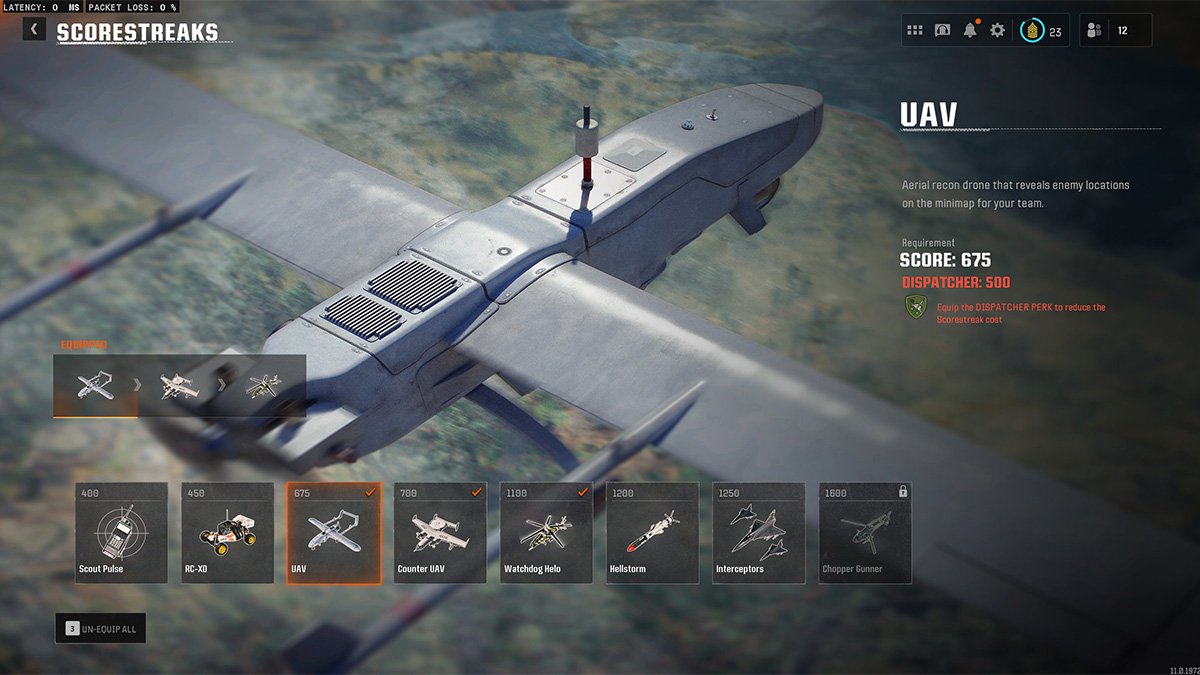Select the UAV scorestreak tile

333,533
